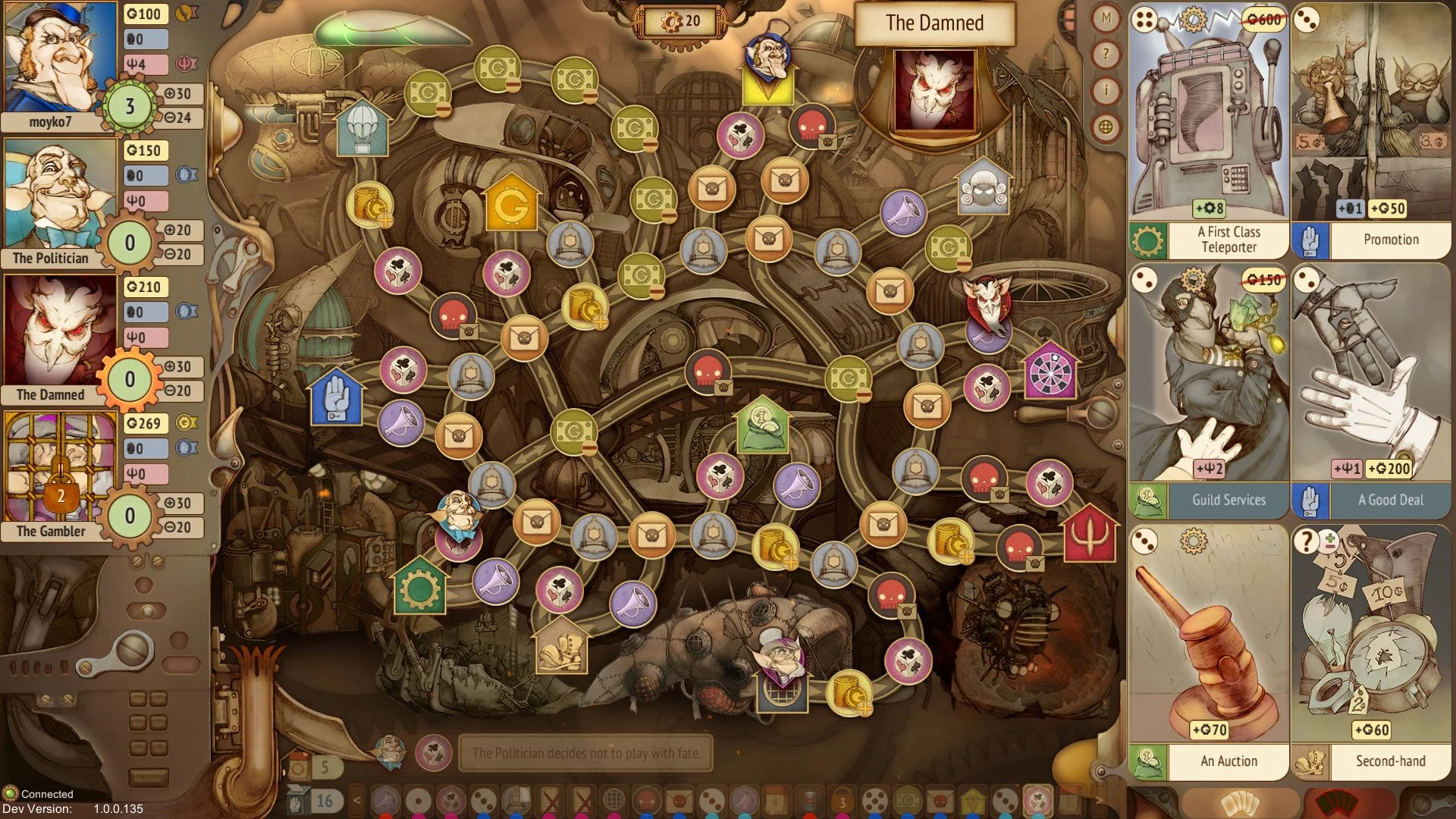Open the game menu with the M button
Screen dimensions: 1456x819
click(1105, 17)
